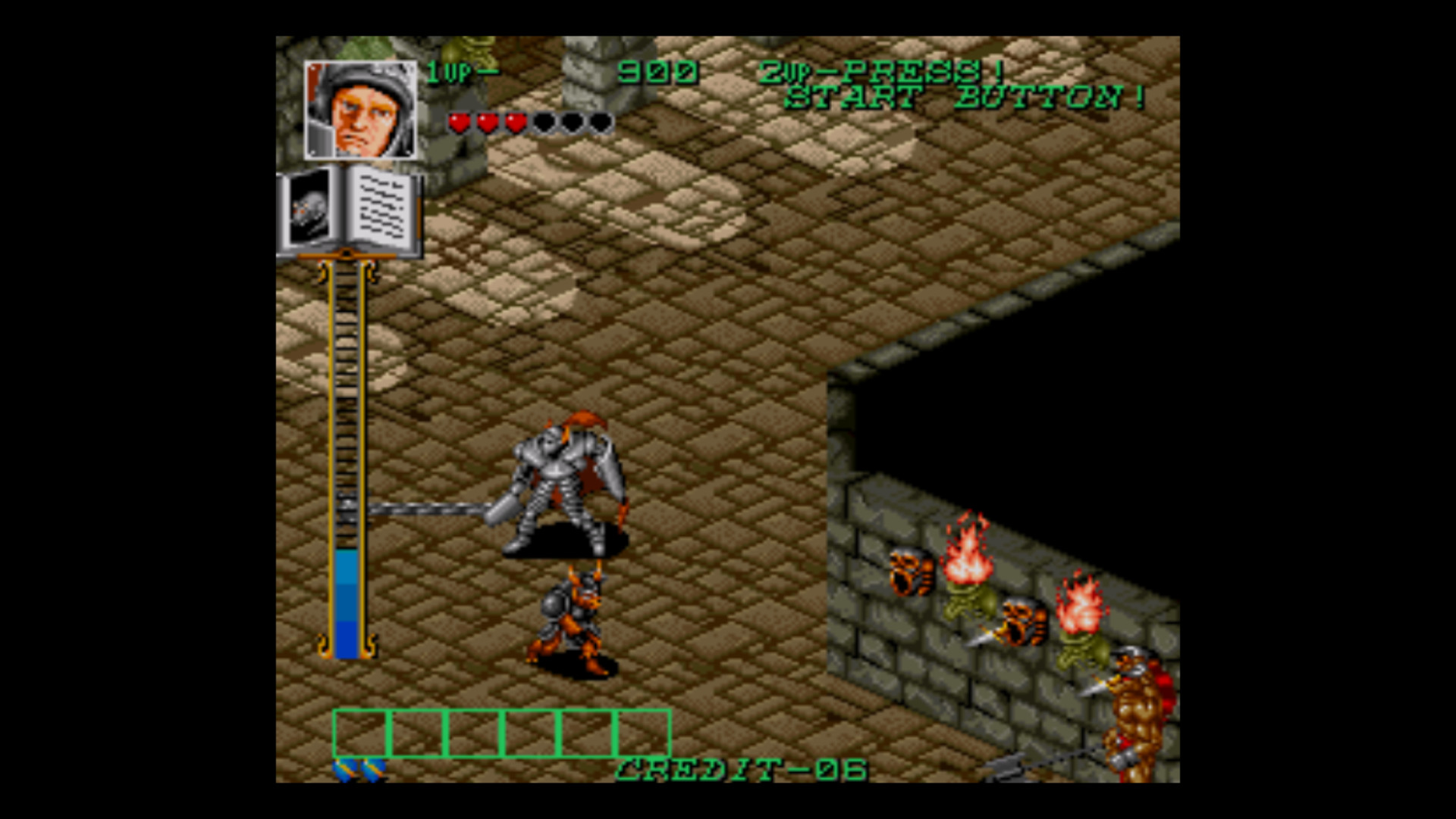
Task: Toggle the leftmost empty item slot
Action: point(362,733)
